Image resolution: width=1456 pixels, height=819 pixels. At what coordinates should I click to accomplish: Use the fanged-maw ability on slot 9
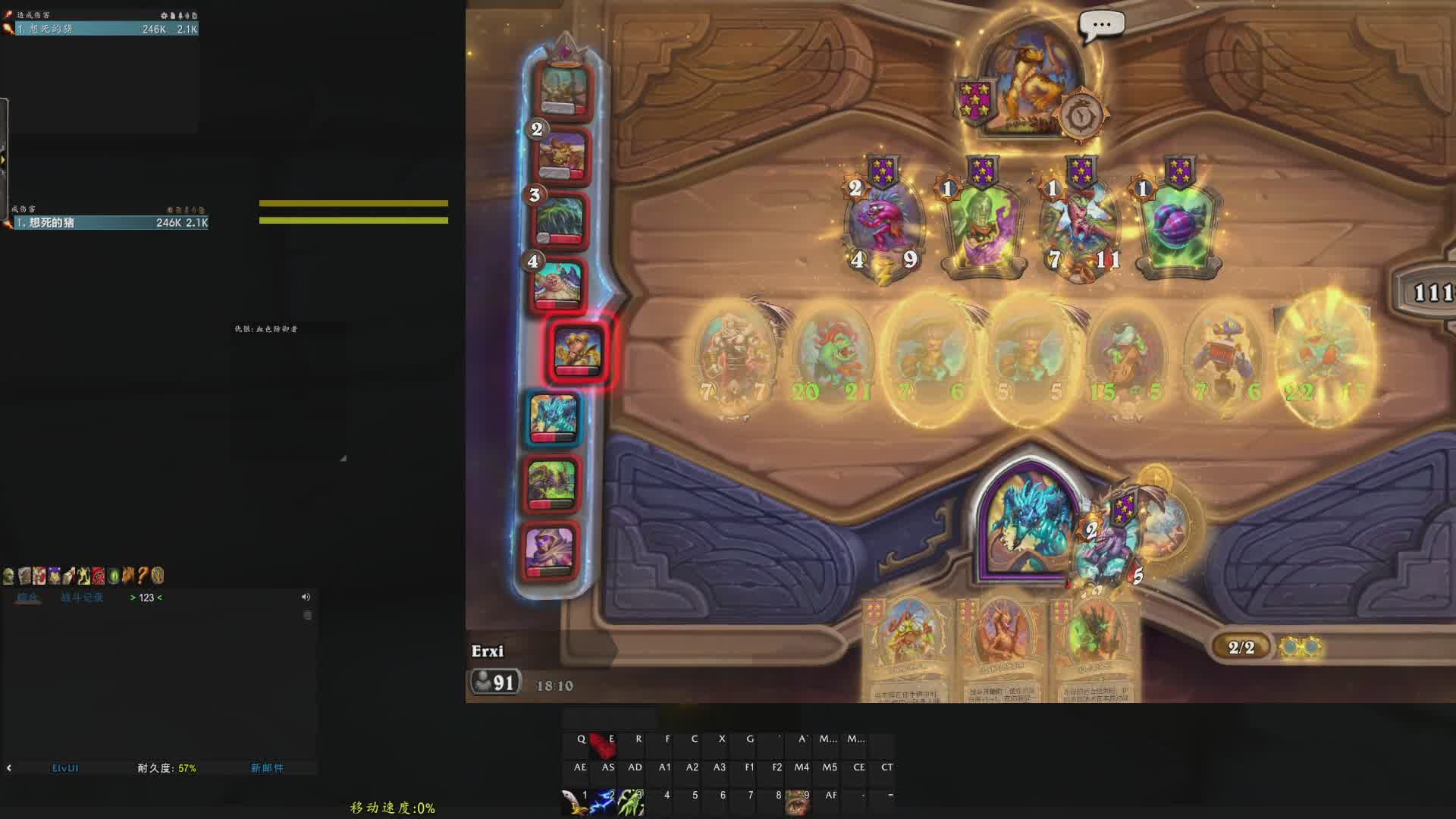[797, 802]
